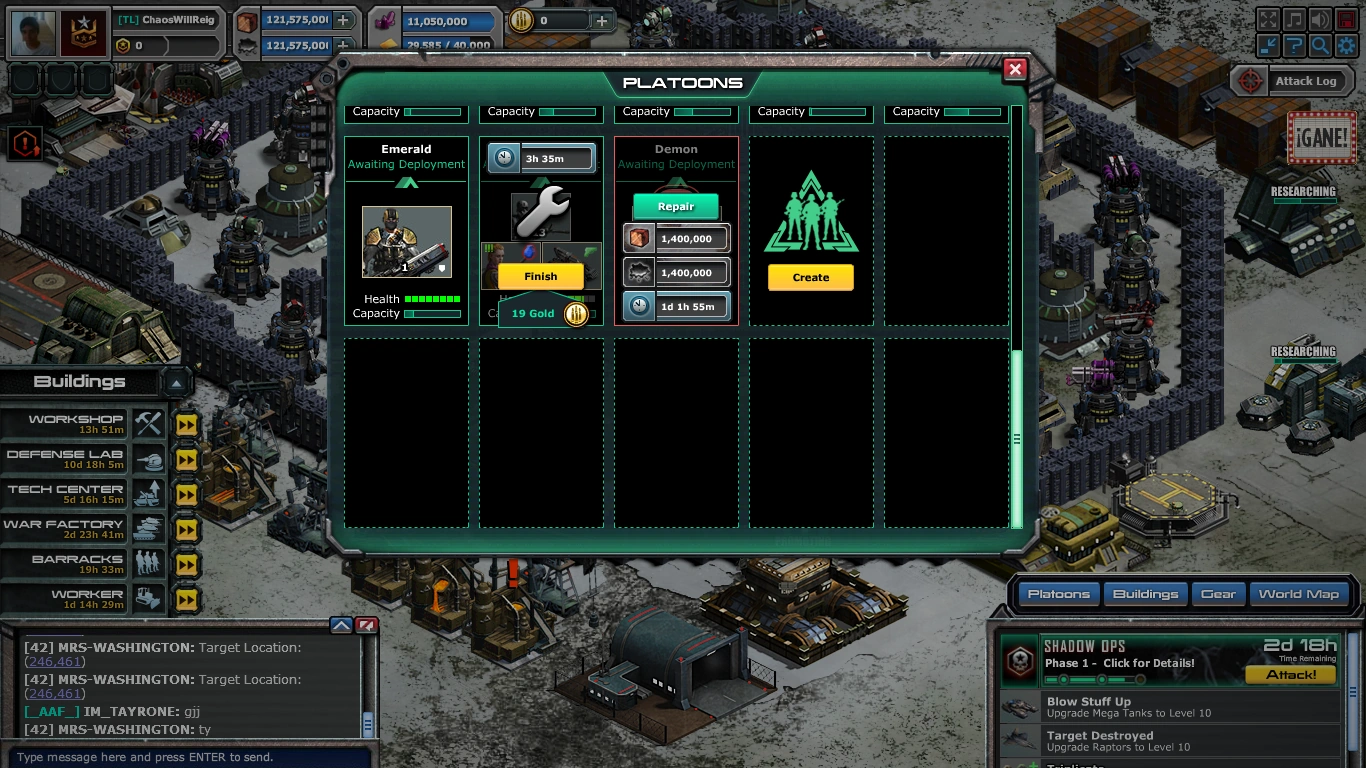Image resolution: width=1366 pixels, height=768 pixels.
Task: Click the red save disk icon
Action: (x=1346, y=19)
